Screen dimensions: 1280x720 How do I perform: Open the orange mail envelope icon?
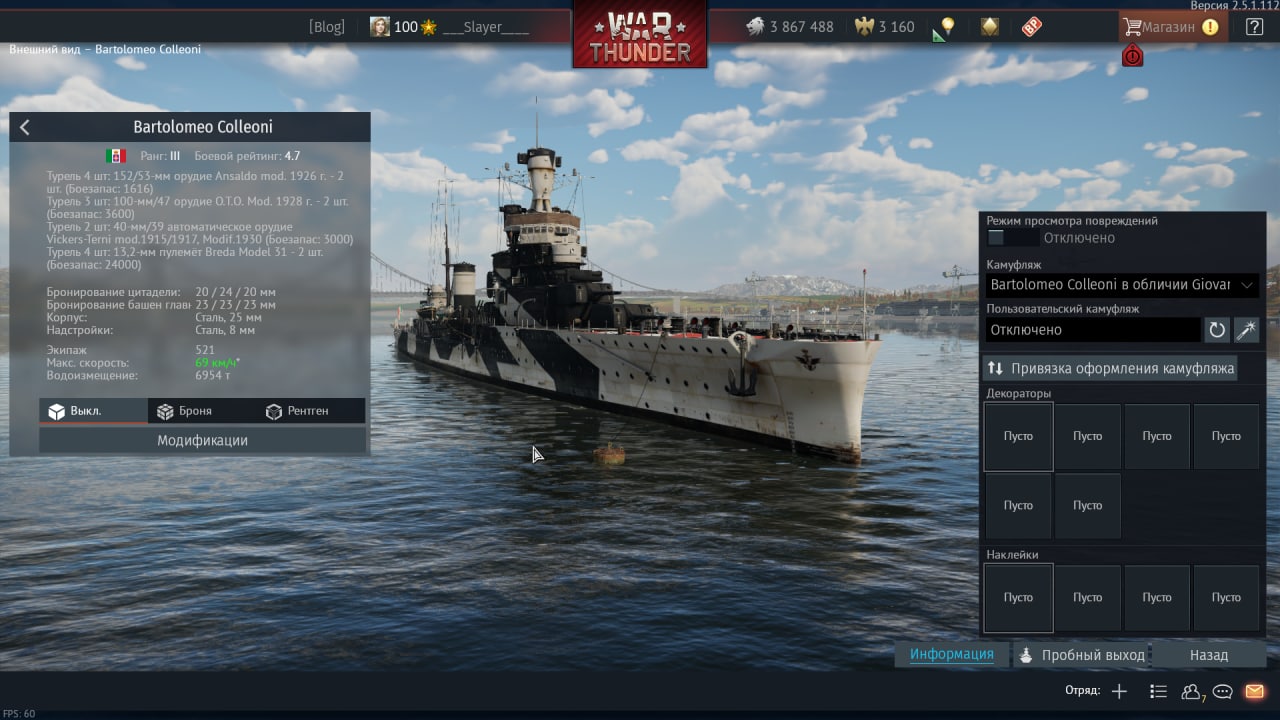point(1254,691)
